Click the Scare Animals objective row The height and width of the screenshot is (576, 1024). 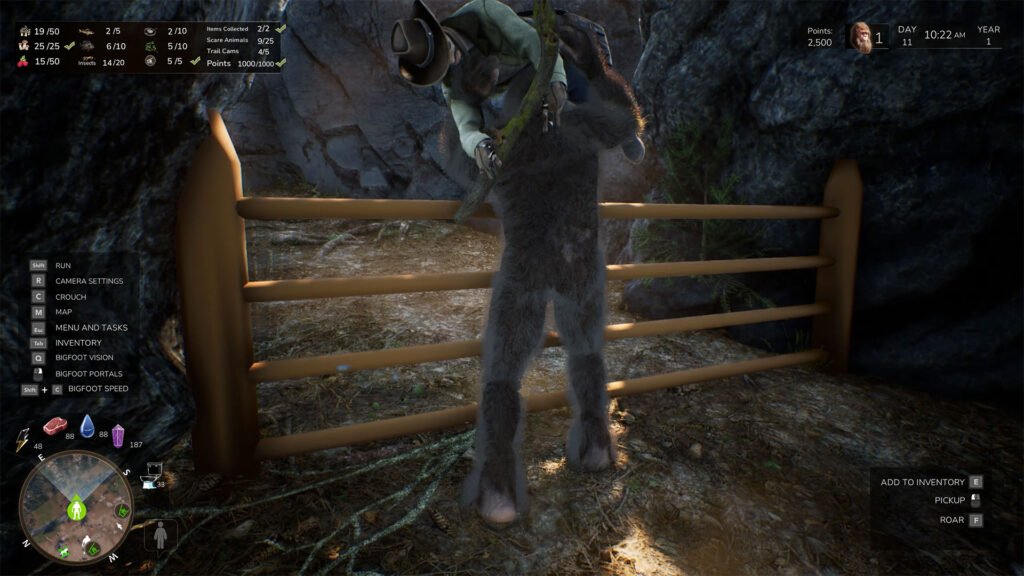pyautogui.click(x=238, y=41)
